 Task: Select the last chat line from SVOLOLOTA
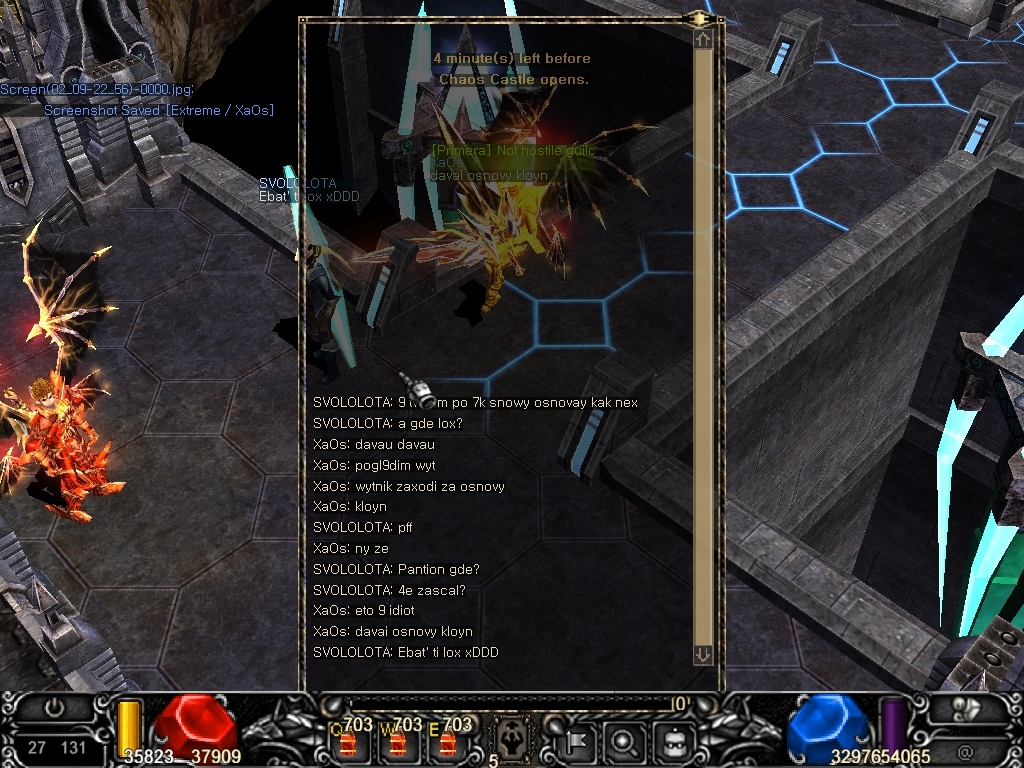click(x=406, y=652)
